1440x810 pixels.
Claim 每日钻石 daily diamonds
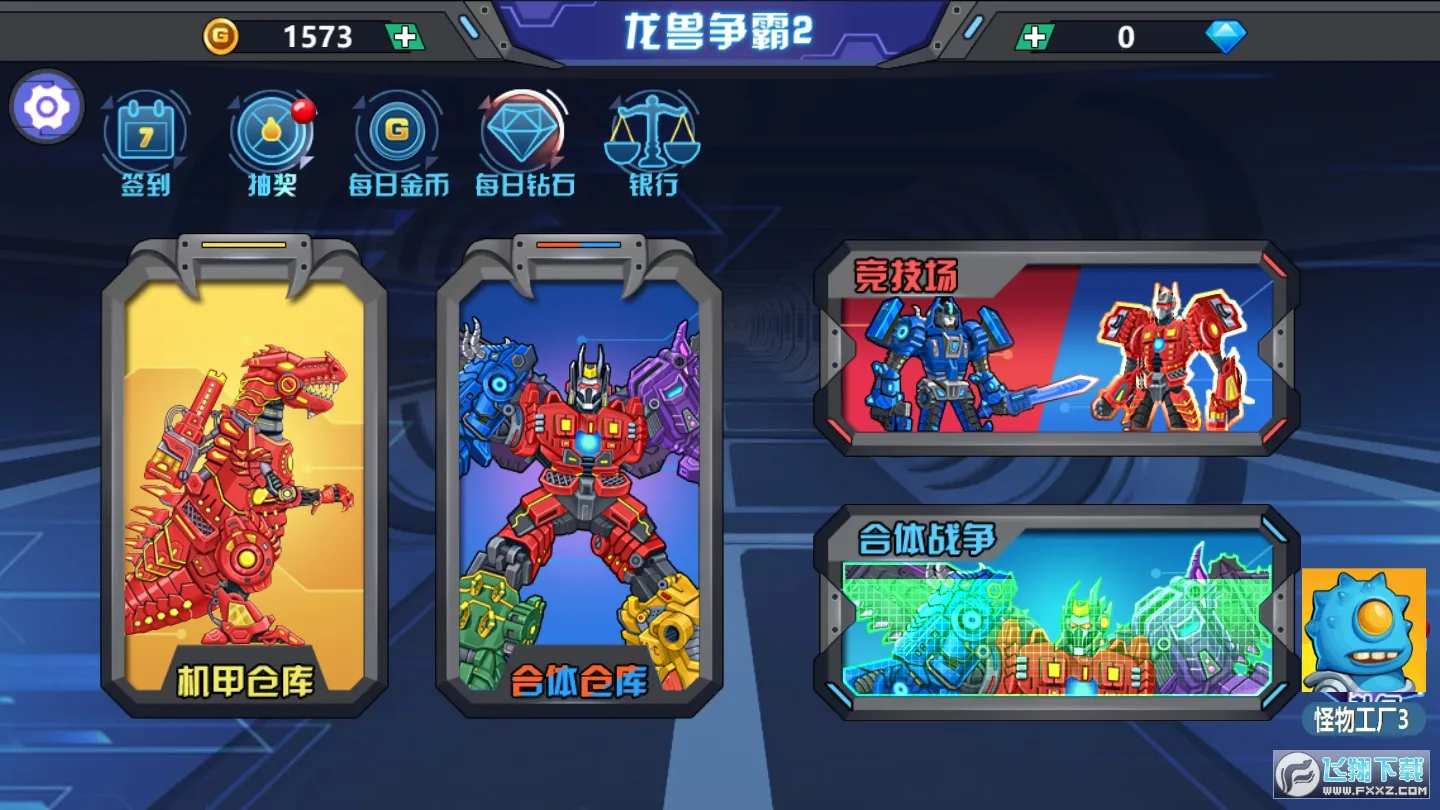tap(522, 135)
